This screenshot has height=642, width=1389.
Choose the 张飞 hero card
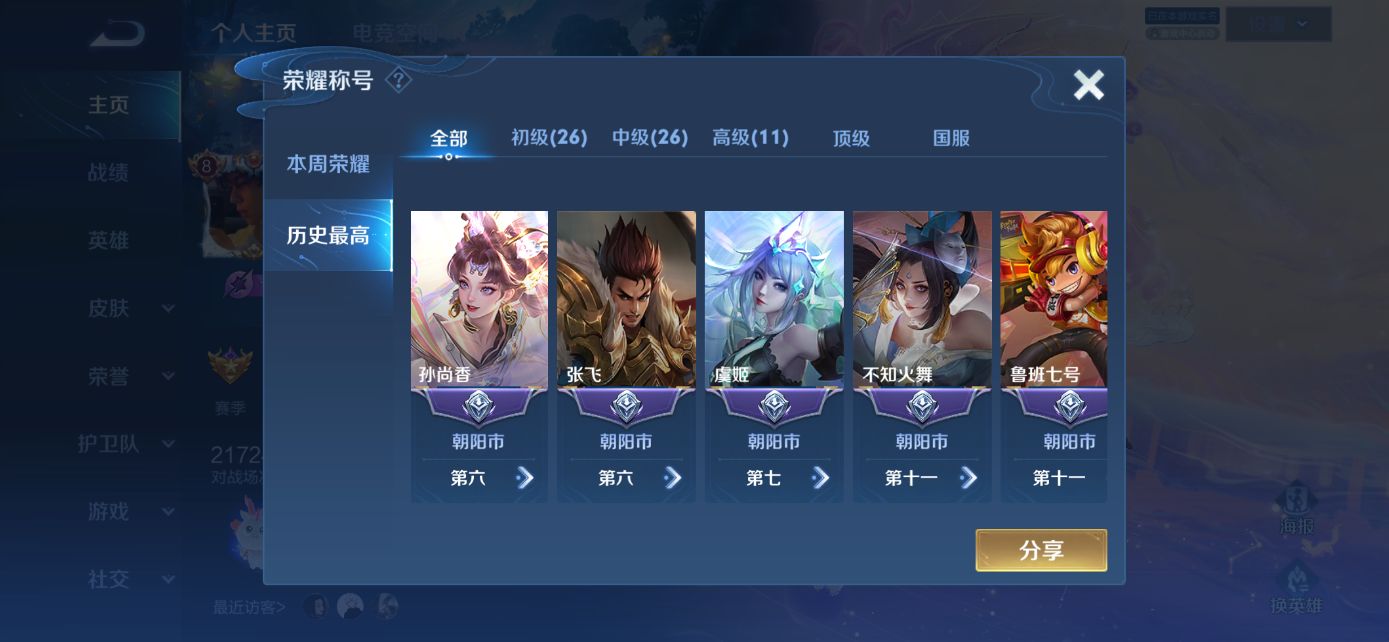click(626, 300)
